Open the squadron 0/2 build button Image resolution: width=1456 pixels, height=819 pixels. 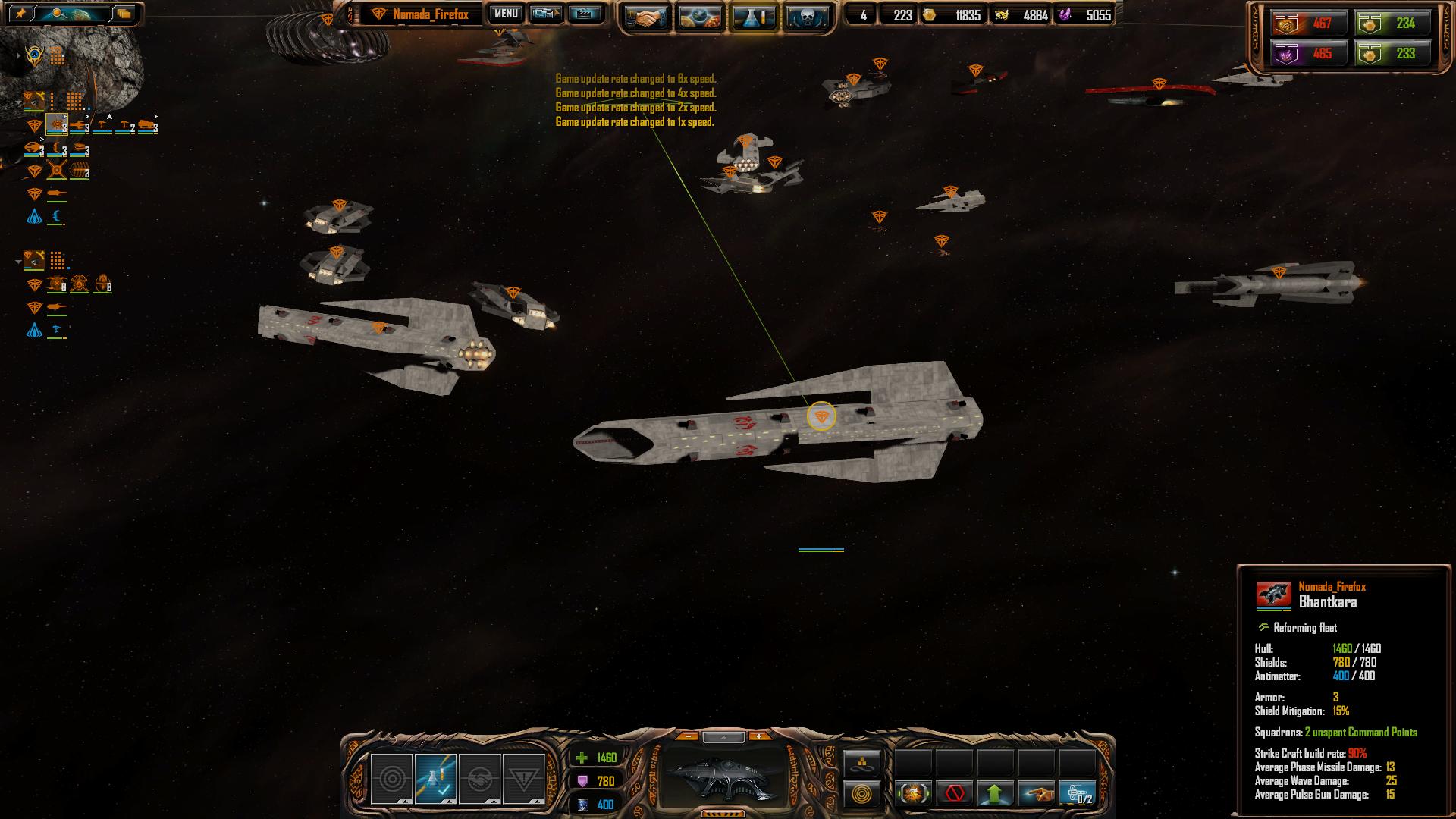1077,794
